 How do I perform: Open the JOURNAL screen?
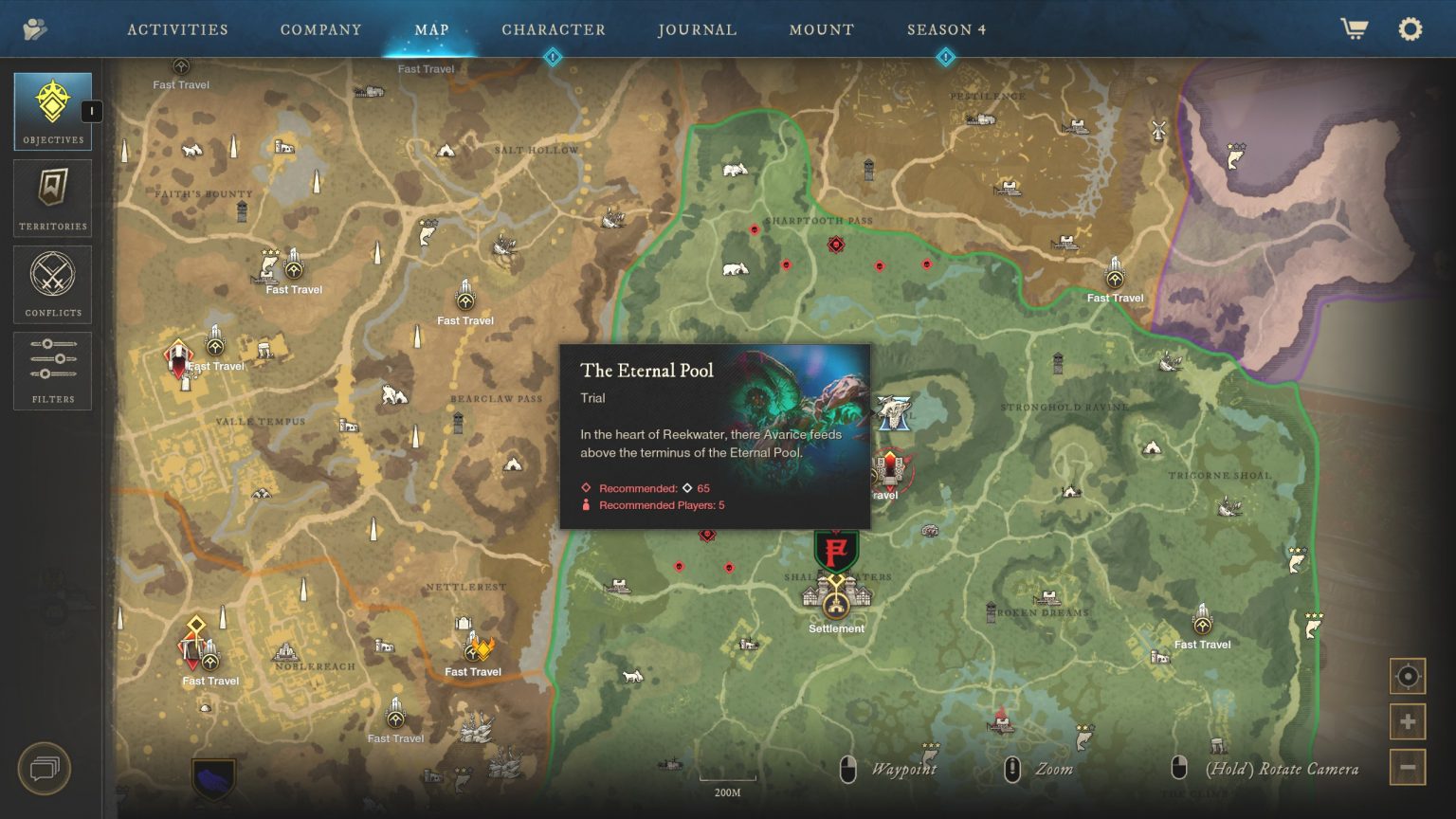pos(697,29)
